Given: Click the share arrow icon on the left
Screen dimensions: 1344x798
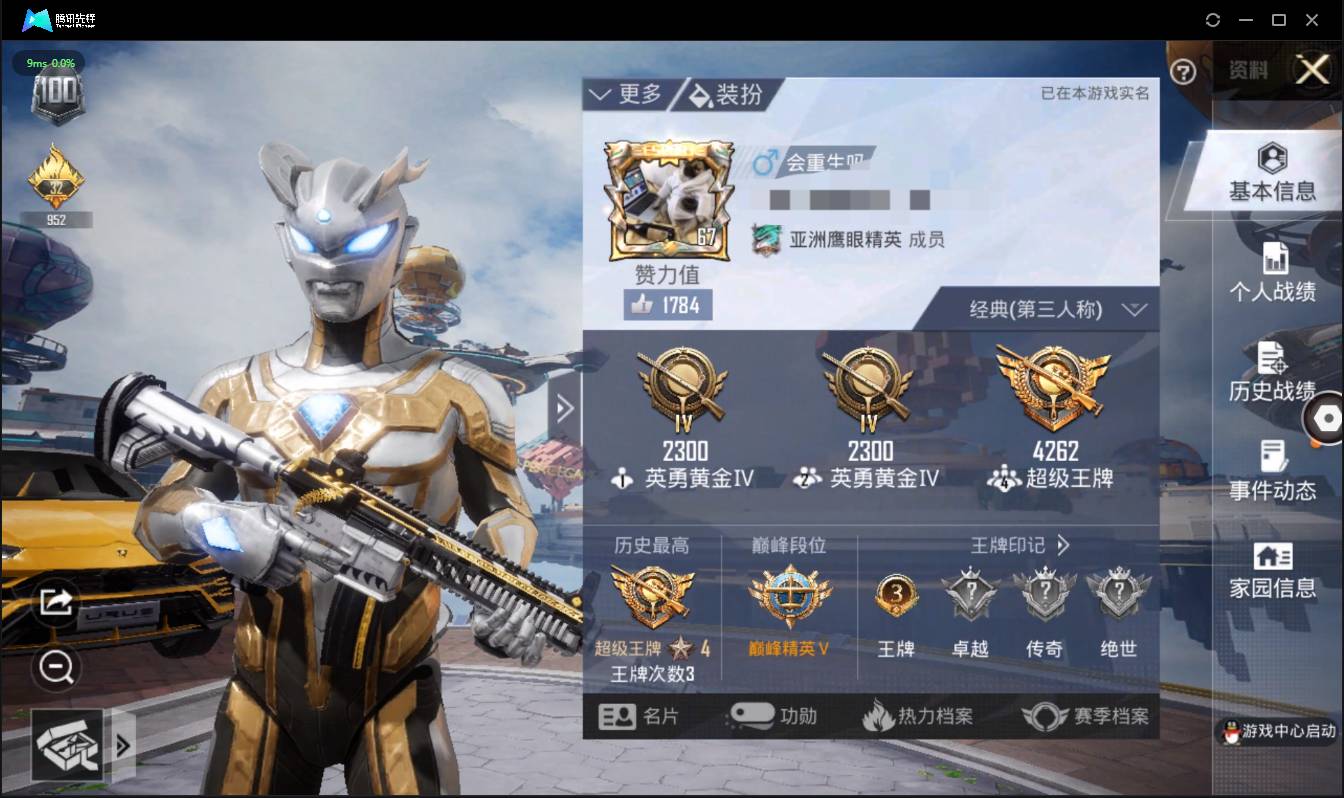Looking at the screenshot, I should pyautogui.click(x=55, y=603).
